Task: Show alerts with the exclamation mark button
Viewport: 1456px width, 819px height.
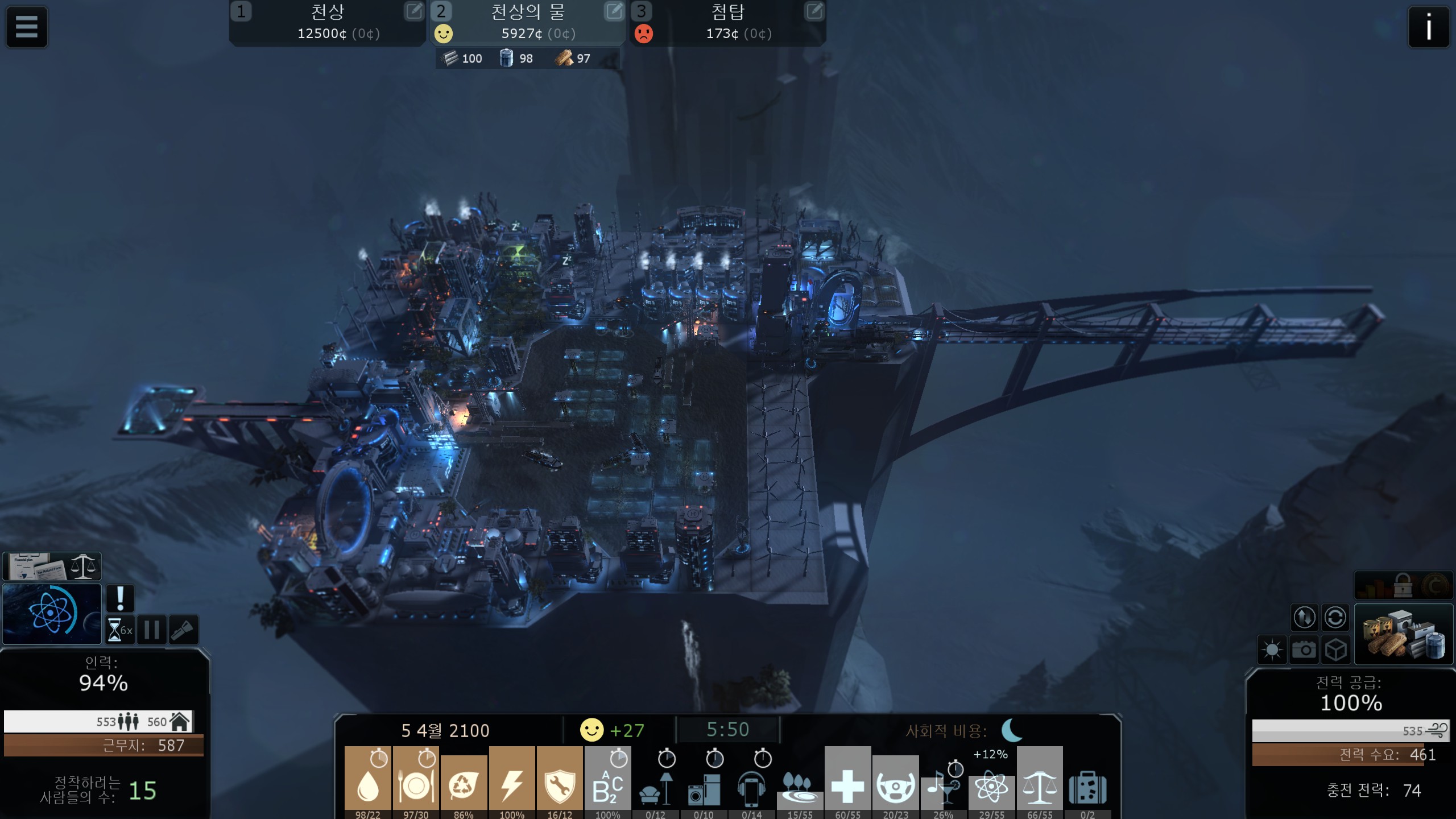Action: (x=120, y=598)
